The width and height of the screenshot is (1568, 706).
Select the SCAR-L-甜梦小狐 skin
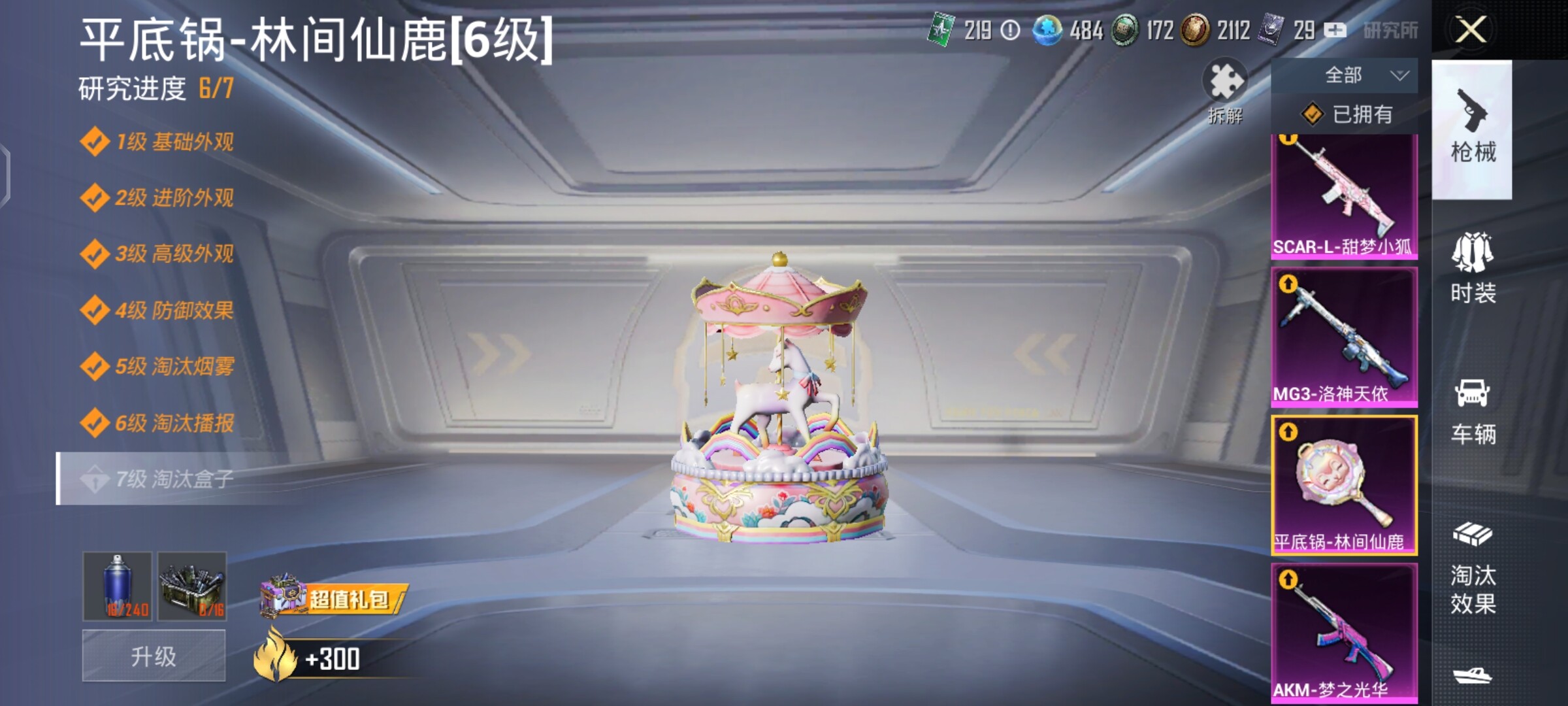click(1344, 196)
